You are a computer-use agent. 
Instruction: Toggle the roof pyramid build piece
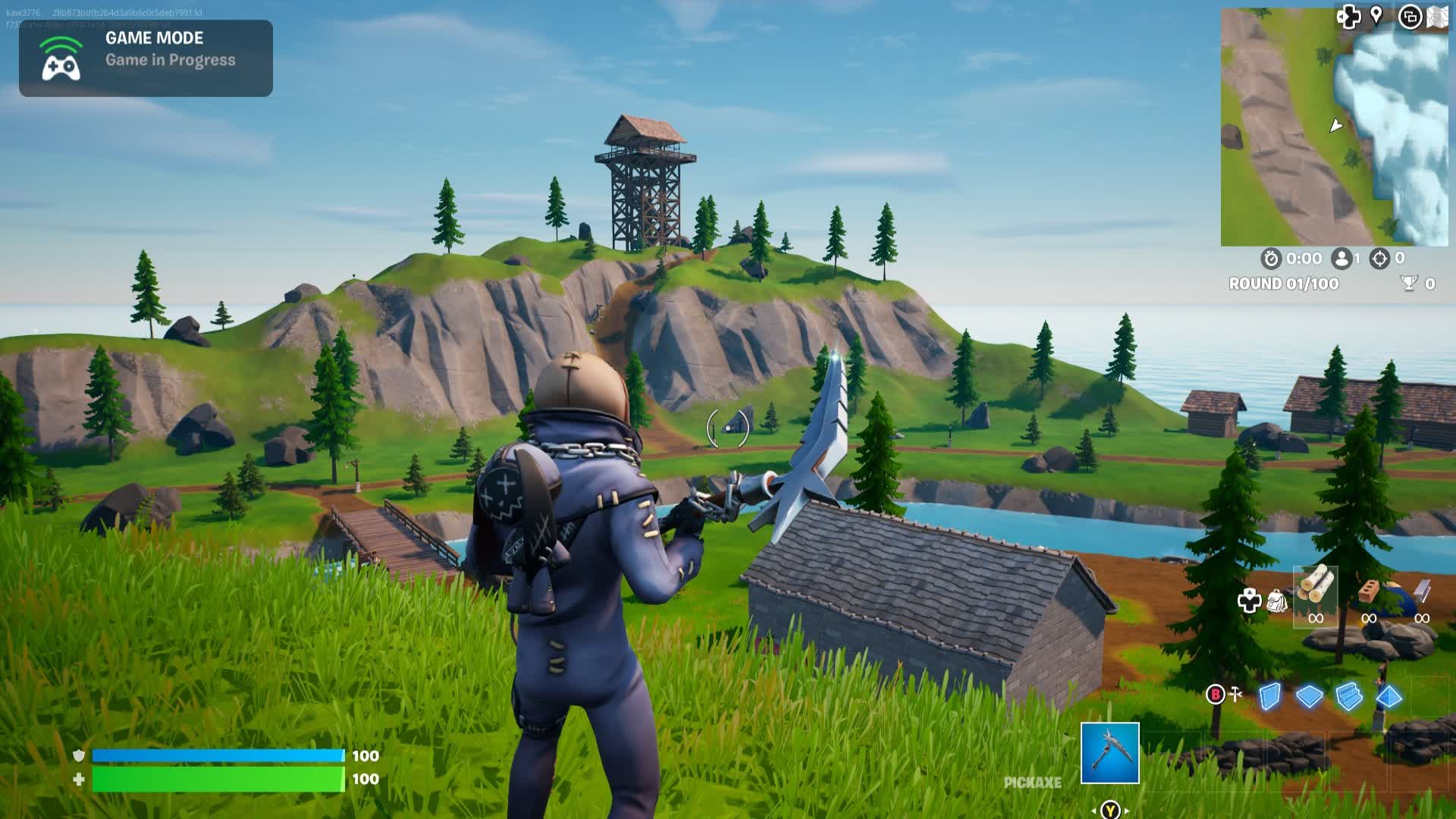[x=1389, y=696]
